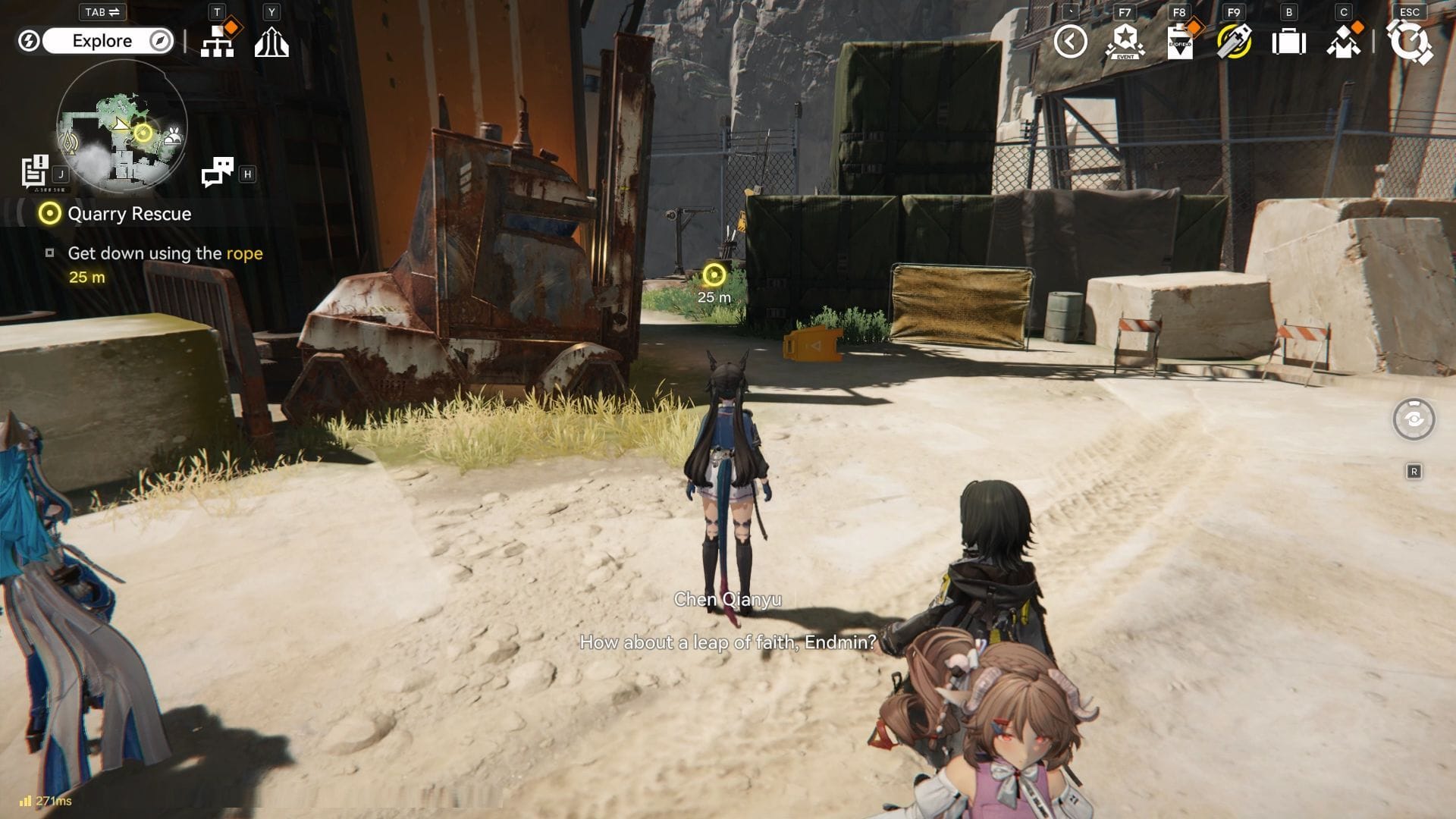Open the operator character menu icon

point(1343,42)
